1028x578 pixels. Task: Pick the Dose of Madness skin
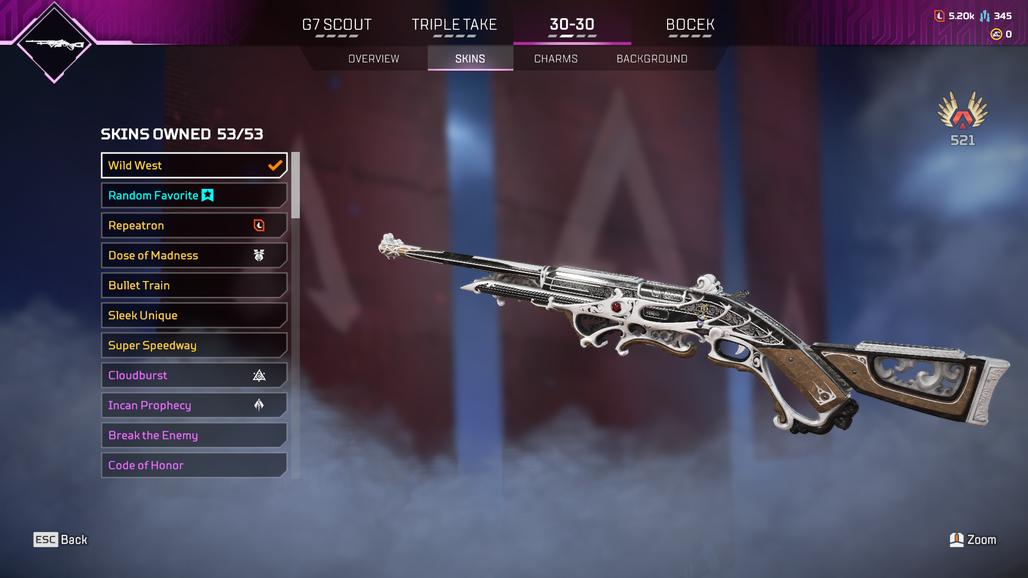click(x=194, y=256)
